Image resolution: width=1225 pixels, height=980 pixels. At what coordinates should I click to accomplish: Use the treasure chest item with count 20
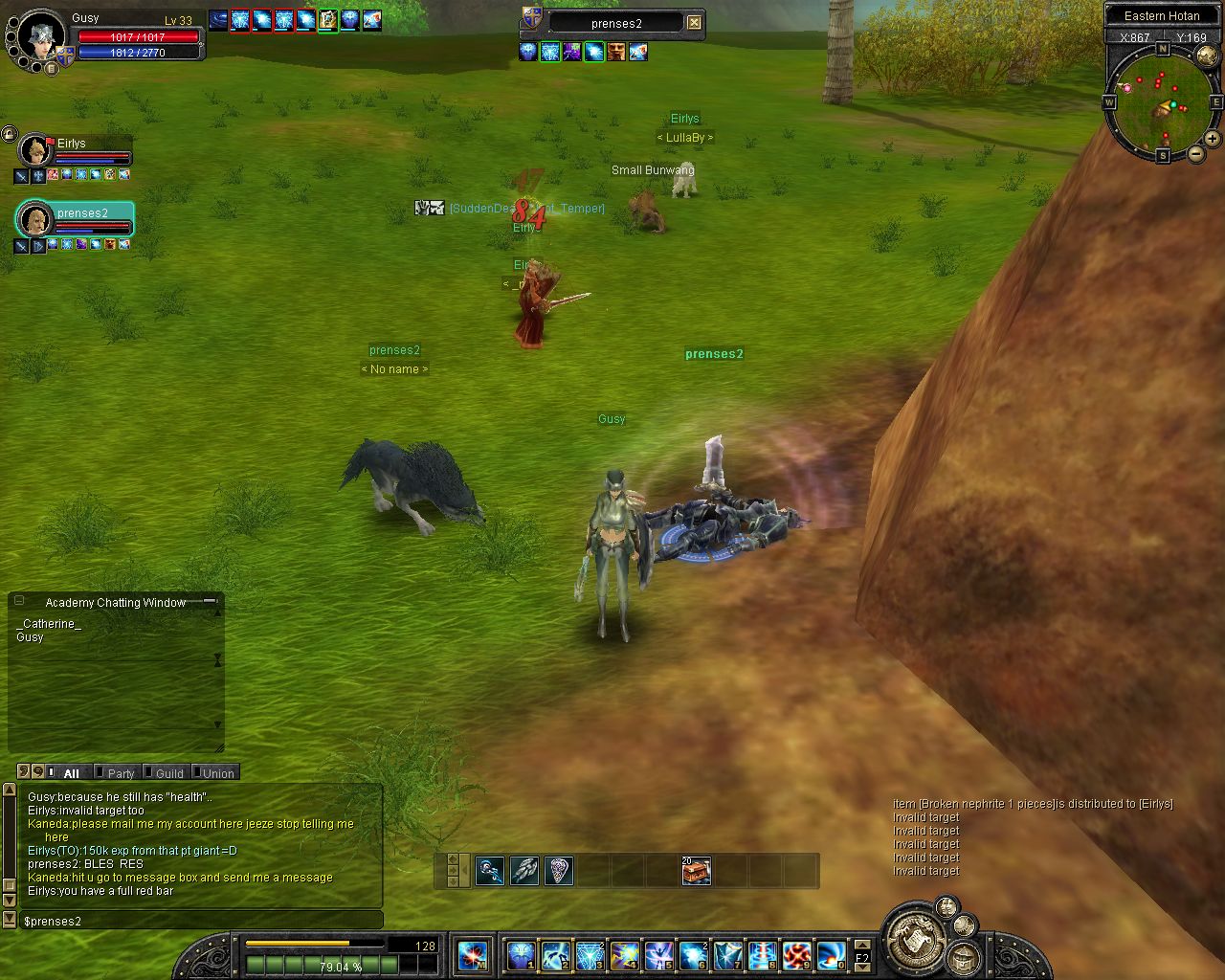coord(696,871)
